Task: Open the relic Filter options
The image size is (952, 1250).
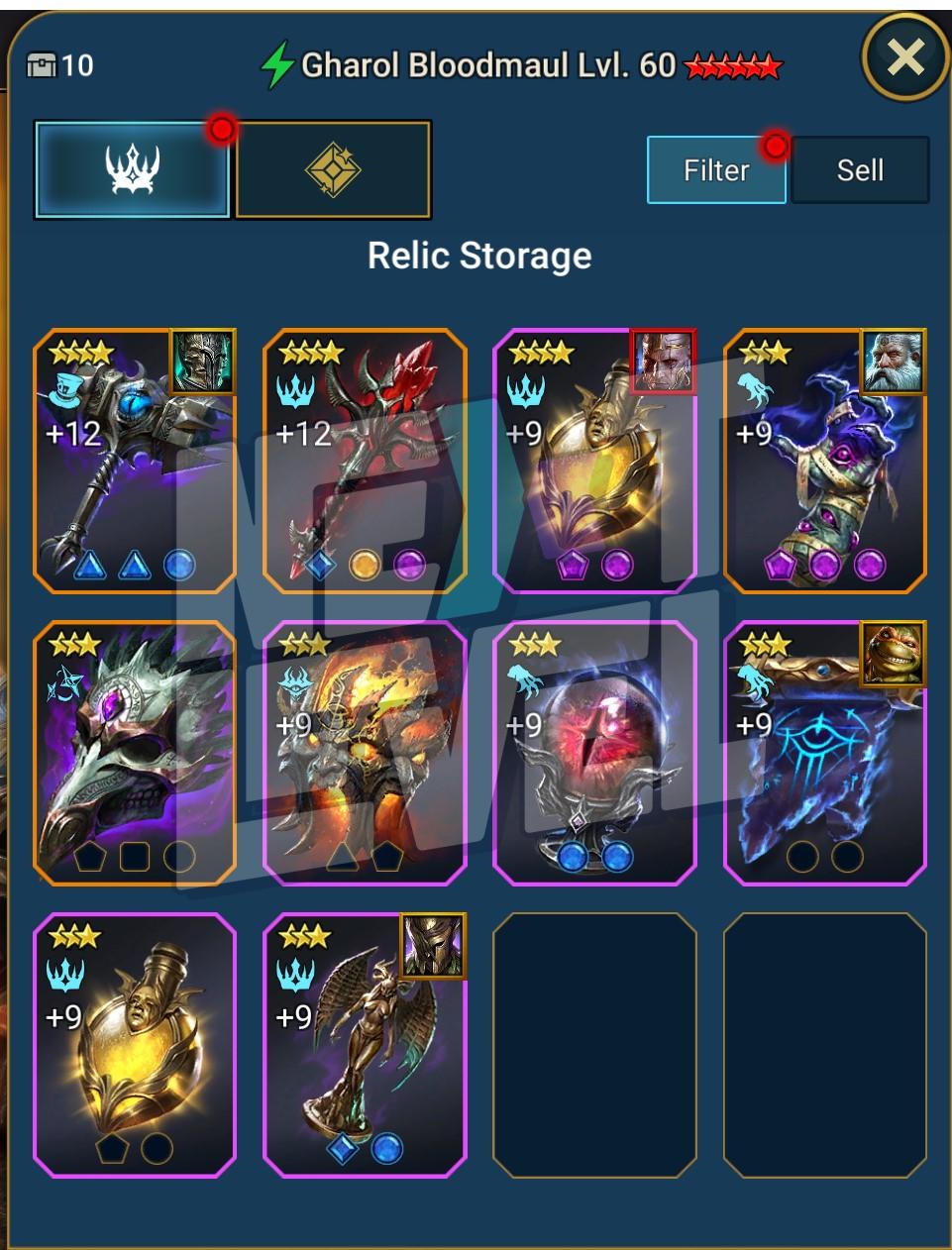Action: [x=716, y=170]
